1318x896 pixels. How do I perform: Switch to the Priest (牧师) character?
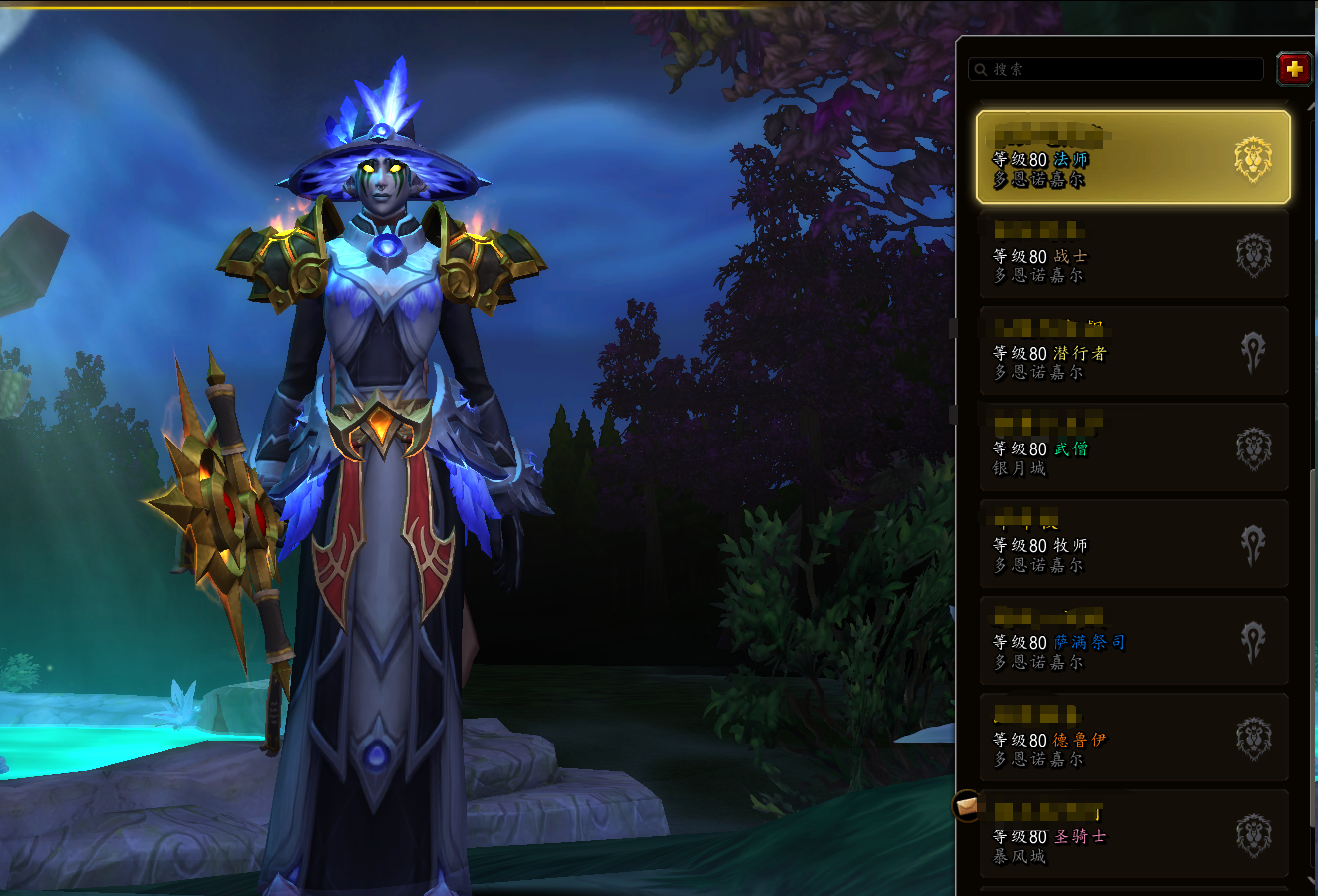tap(1133, 544)
